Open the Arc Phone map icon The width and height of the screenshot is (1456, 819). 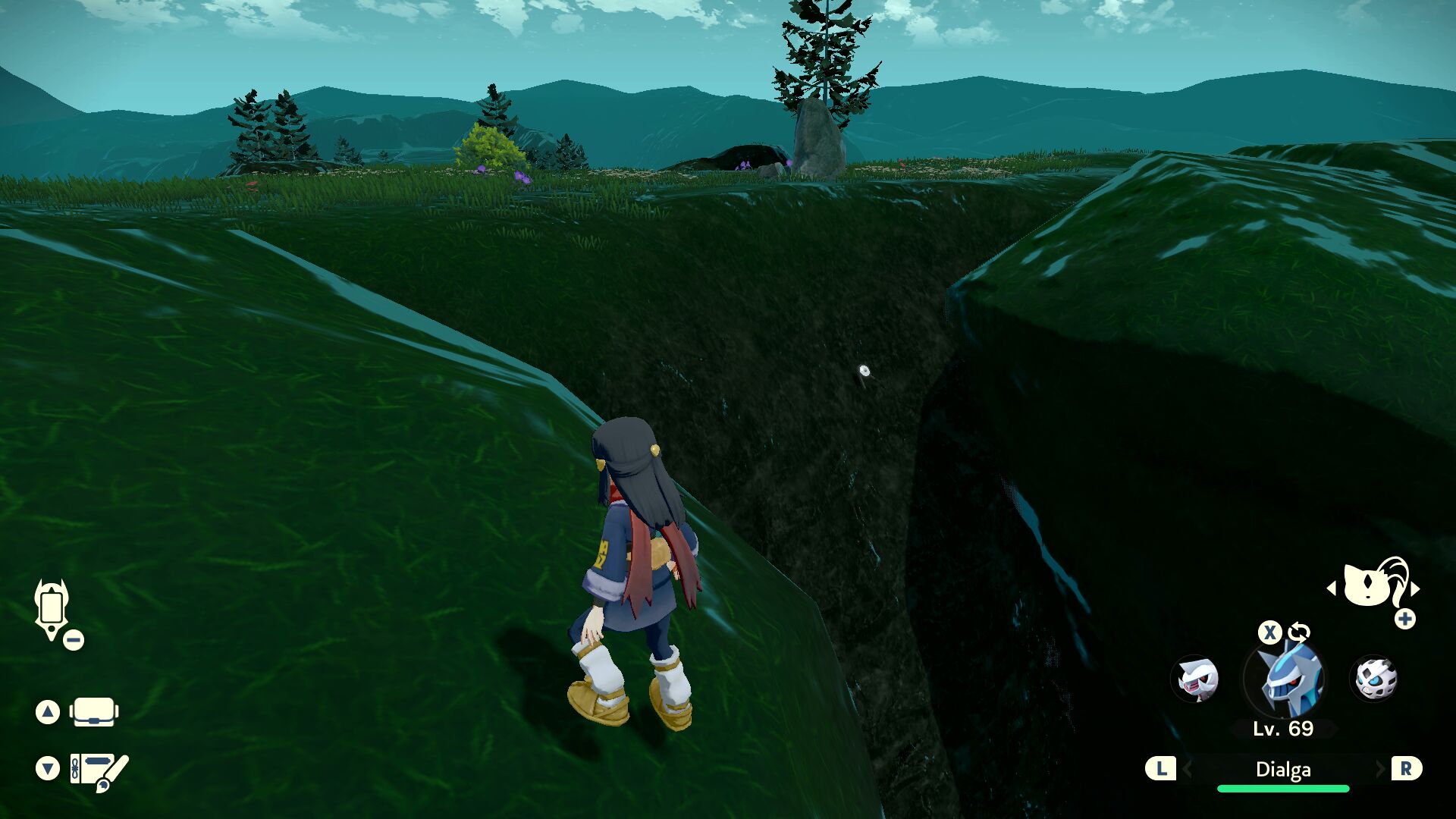(x=52, y=609)
